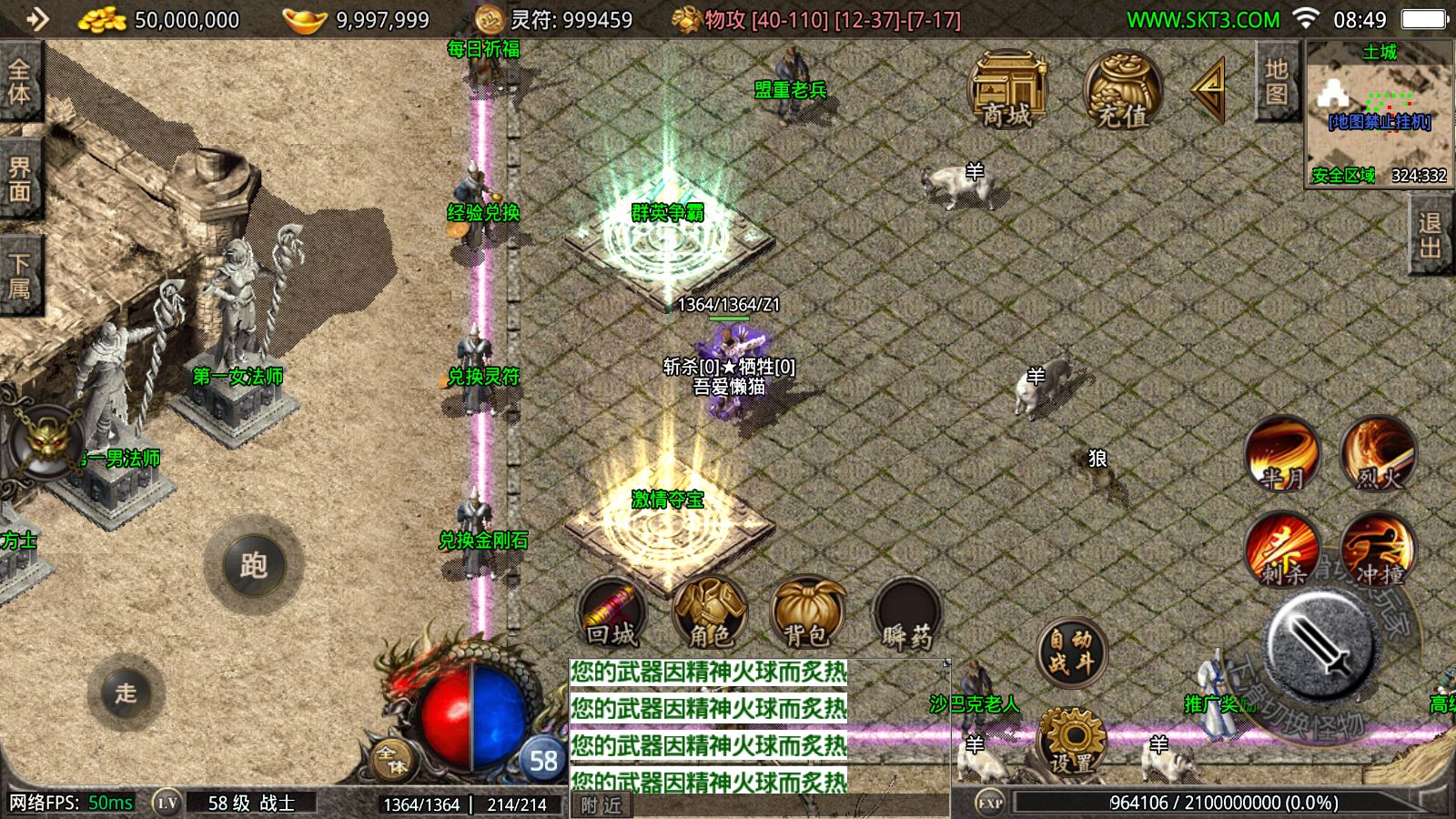Use the 刺杀 skill
Image resolution: width=1456 pixels, height=819 pixels.
click(1282, 549)
